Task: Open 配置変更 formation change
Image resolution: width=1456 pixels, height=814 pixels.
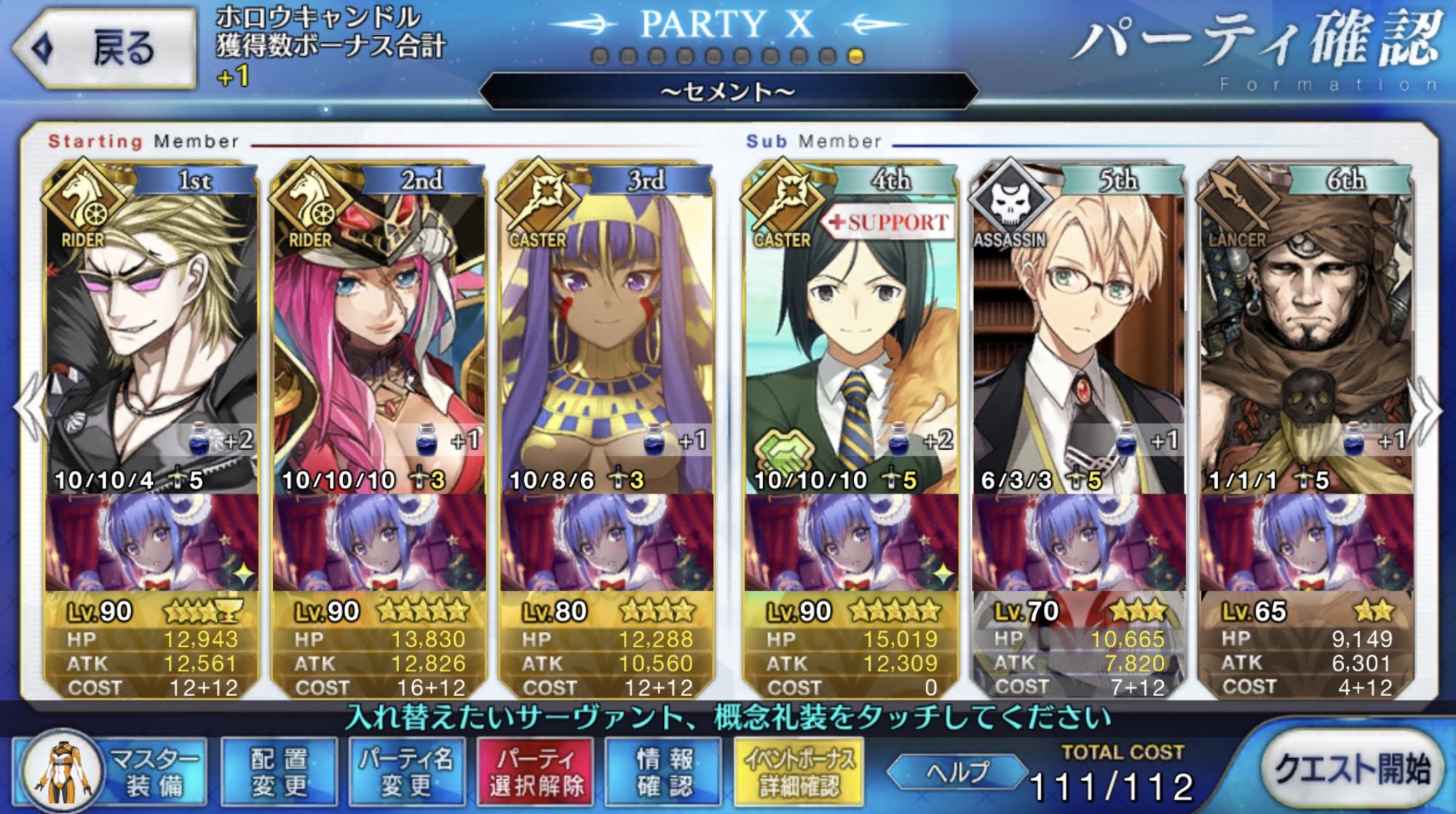Action: 279,772
